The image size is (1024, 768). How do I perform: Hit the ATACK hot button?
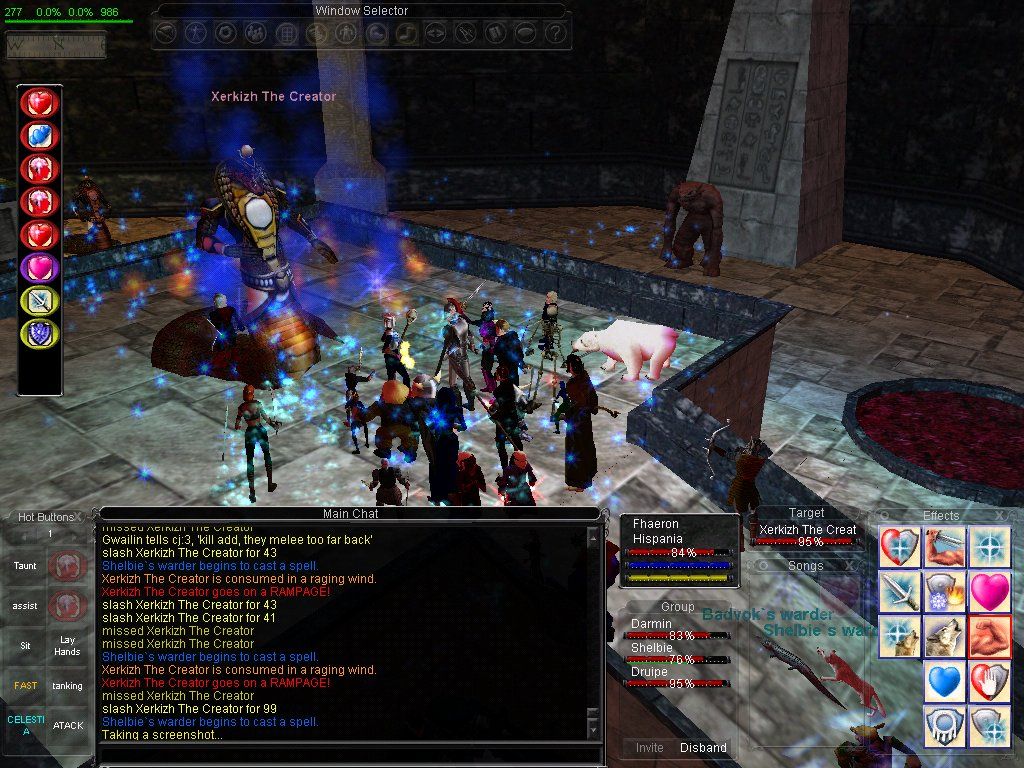67,725
